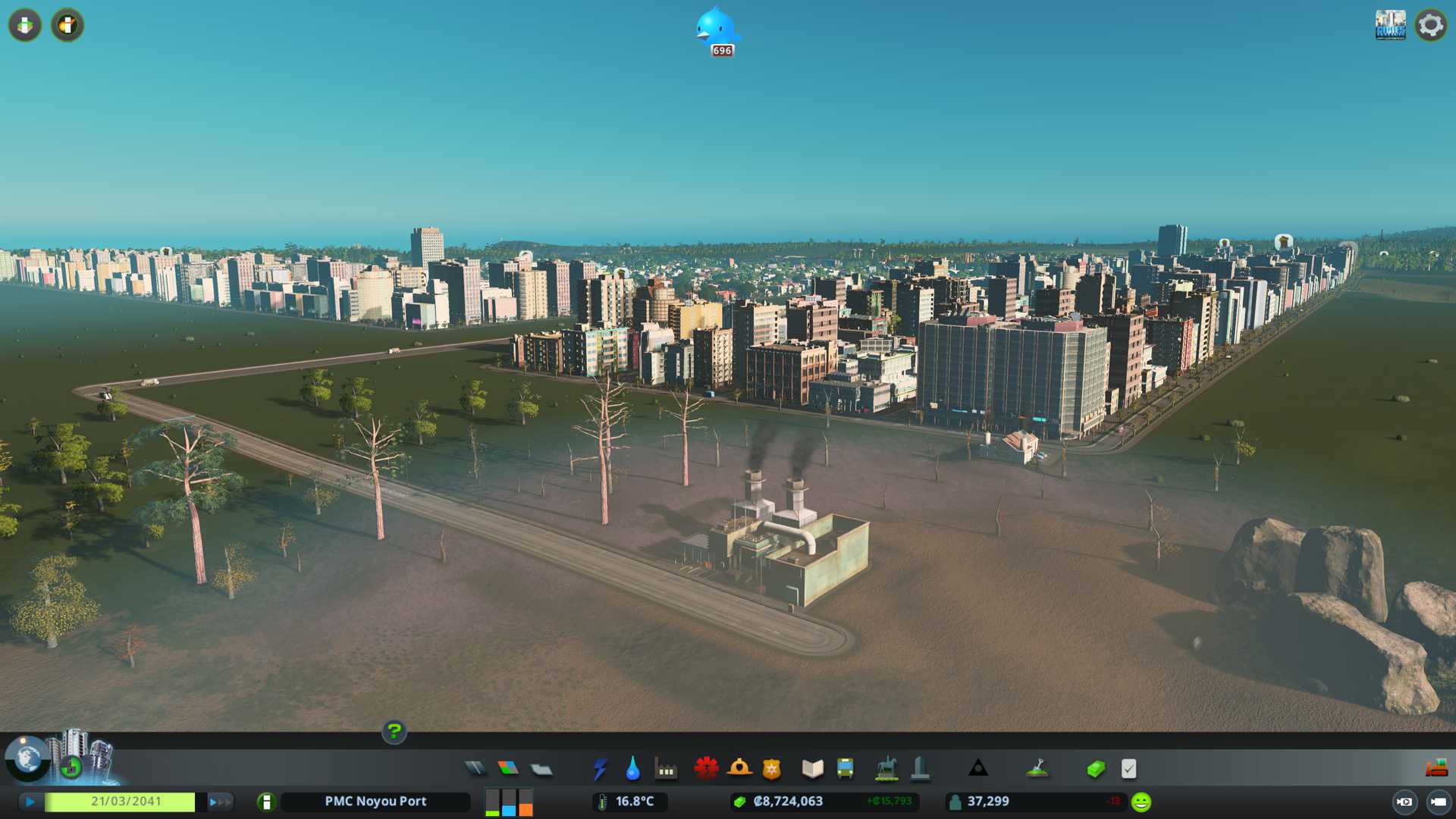Toggle the play/pause simulation button
1456x819 pixels.
click(x=30, y=802)
